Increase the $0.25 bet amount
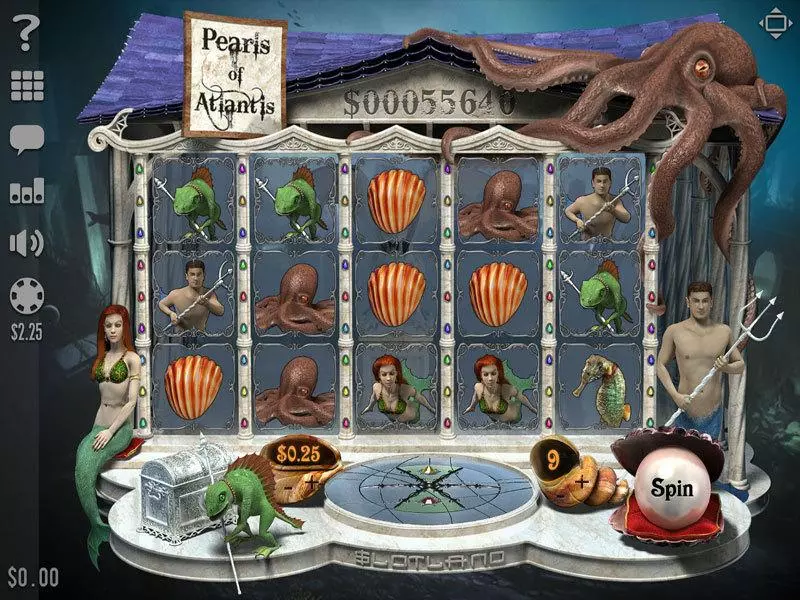This screenshot has height=600, width=800. click(313, 481)
